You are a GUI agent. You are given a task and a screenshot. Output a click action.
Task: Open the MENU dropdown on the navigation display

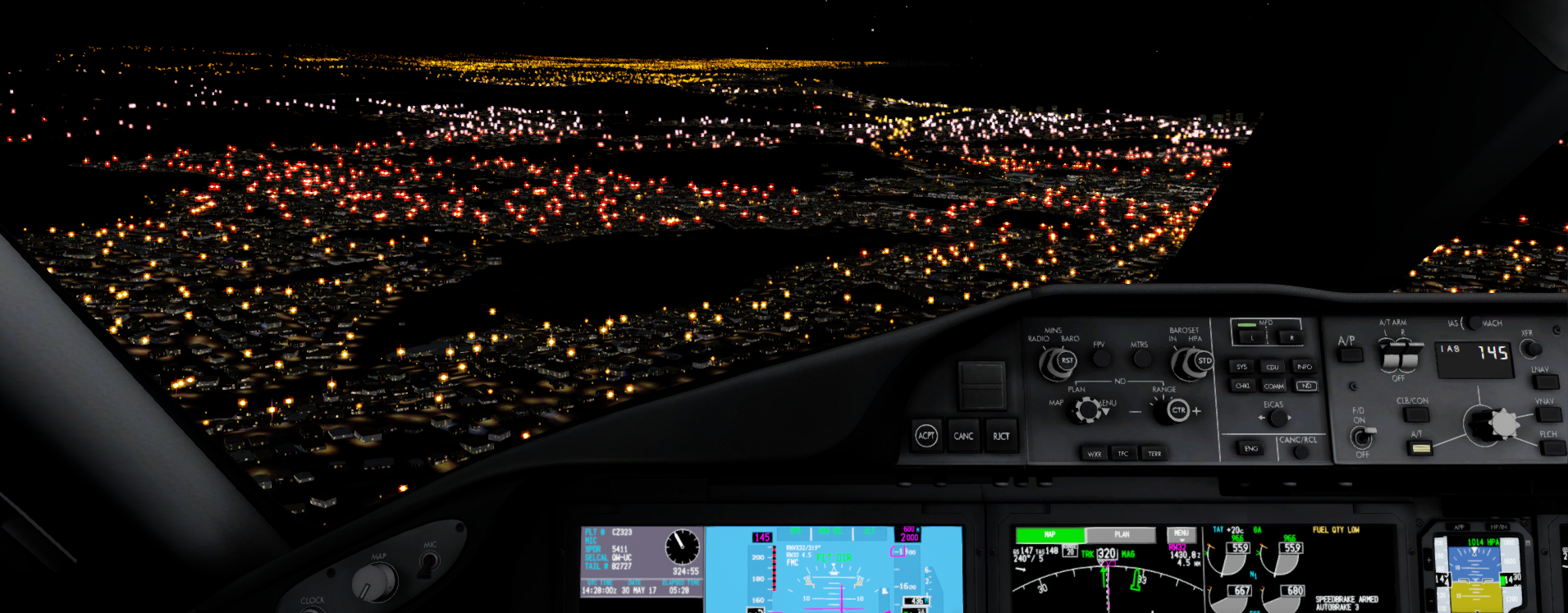coord(1182,533)
